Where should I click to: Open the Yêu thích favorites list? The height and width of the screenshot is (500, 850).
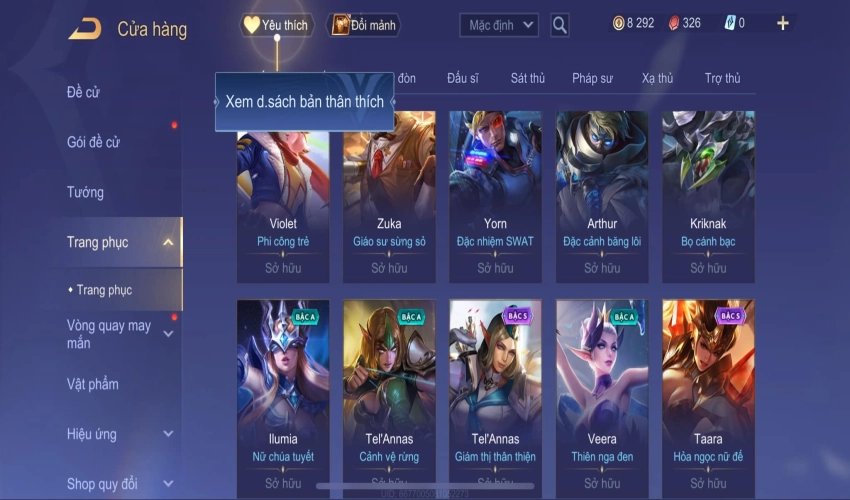click(277, 25)
